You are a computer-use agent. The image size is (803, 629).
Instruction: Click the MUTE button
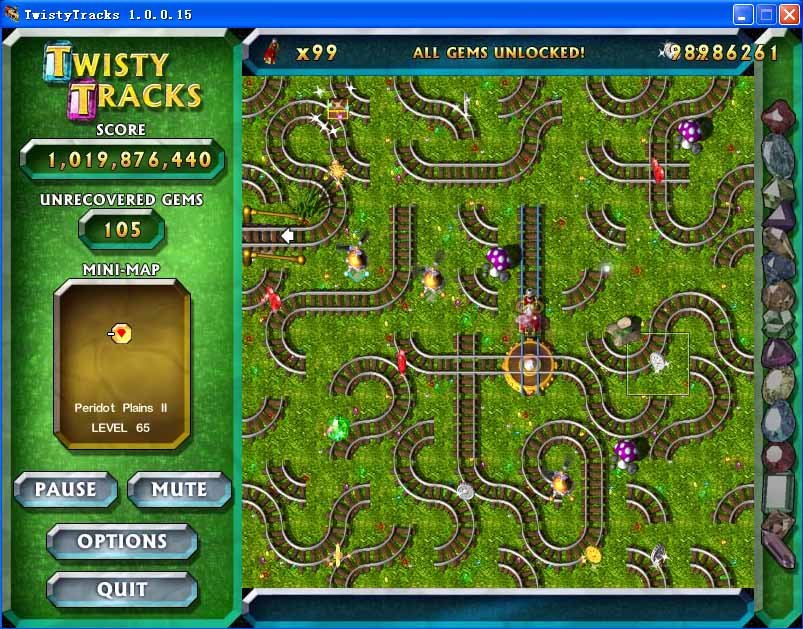pyautogui.click(x=179, y=490)
